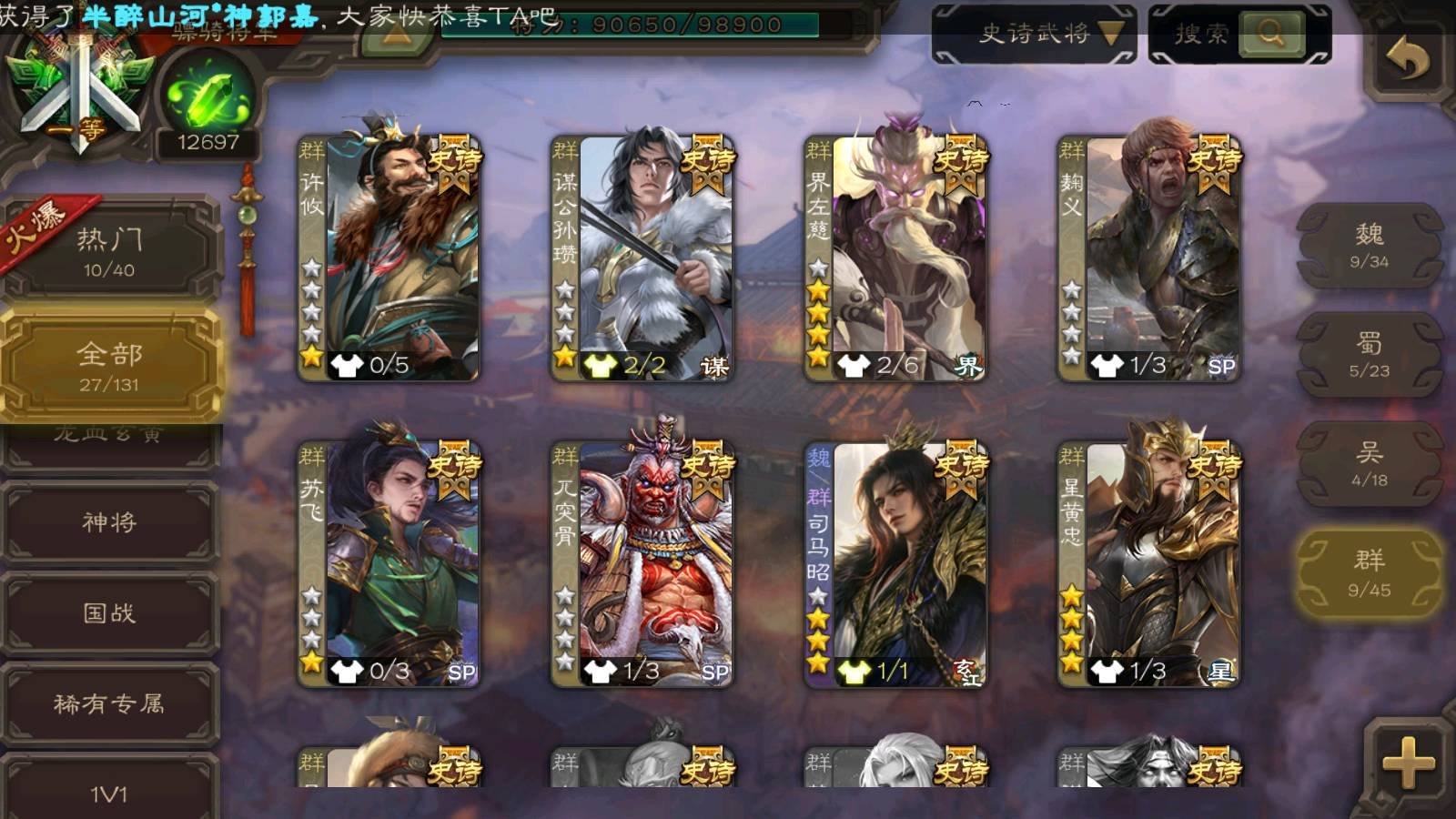Show the 吴 faction generals

1369,464
